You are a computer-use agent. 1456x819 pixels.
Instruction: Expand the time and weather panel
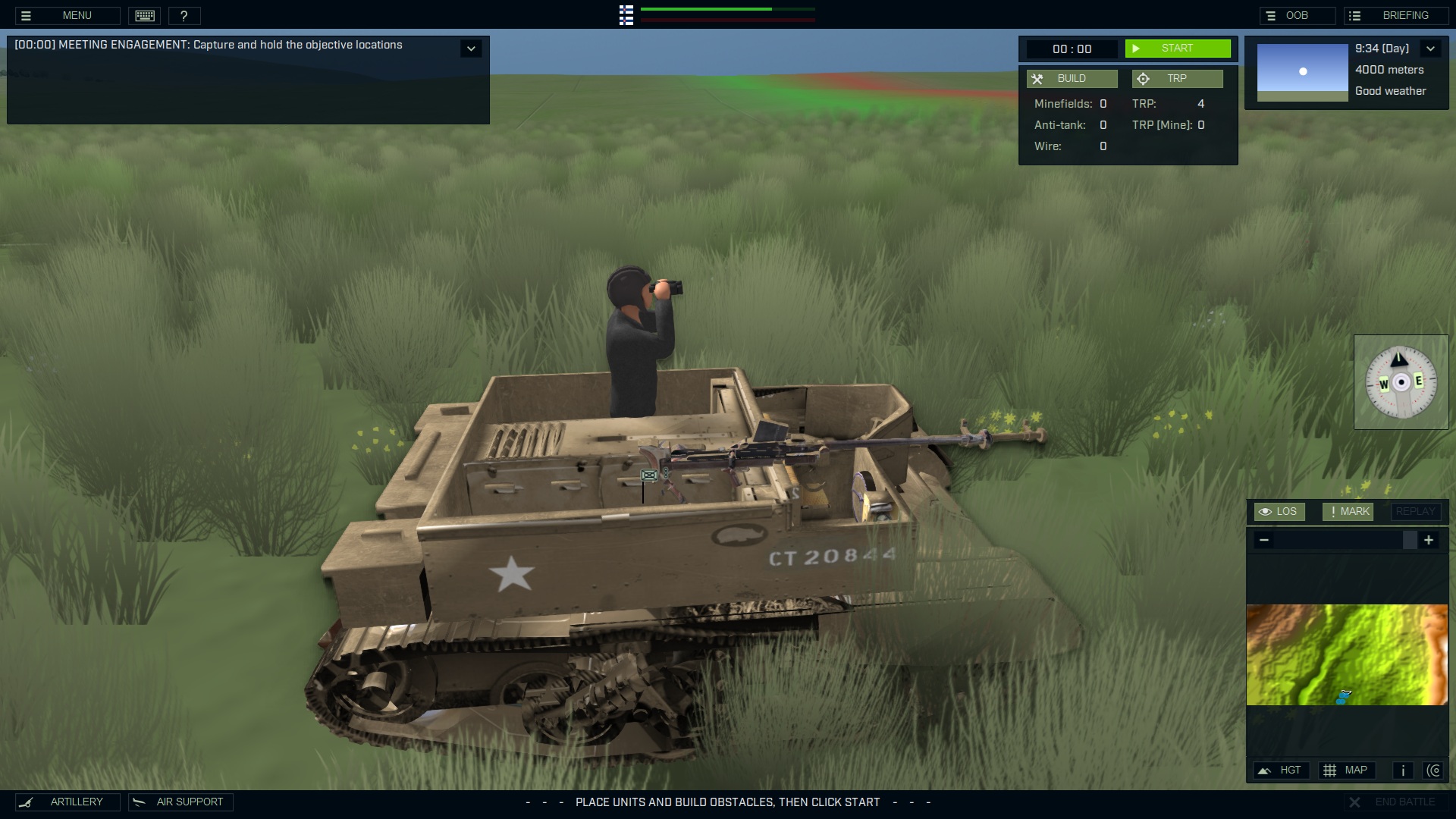click(x=1432, y=48)
